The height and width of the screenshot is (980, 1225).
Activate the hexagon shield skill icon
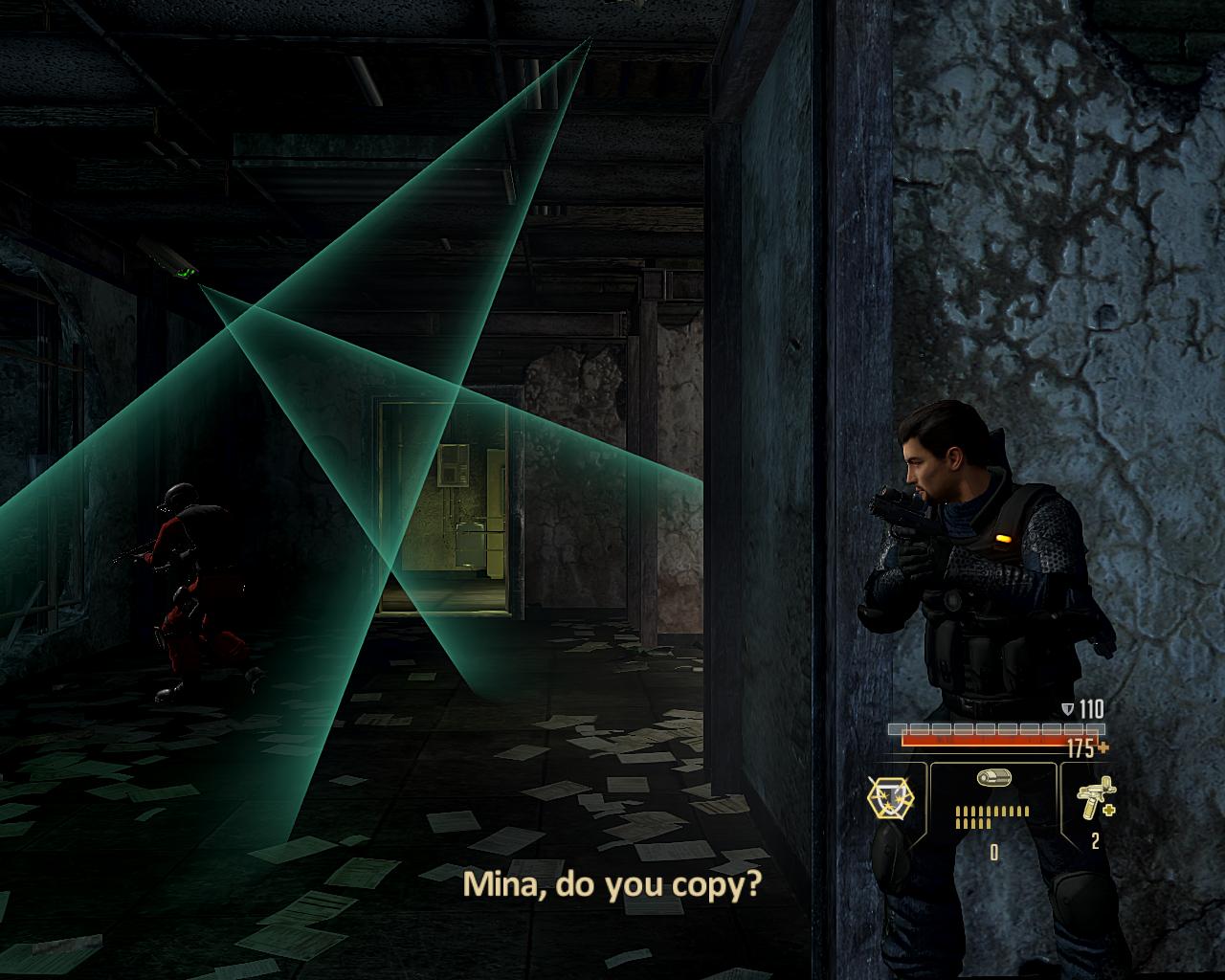tap(891, 796)
